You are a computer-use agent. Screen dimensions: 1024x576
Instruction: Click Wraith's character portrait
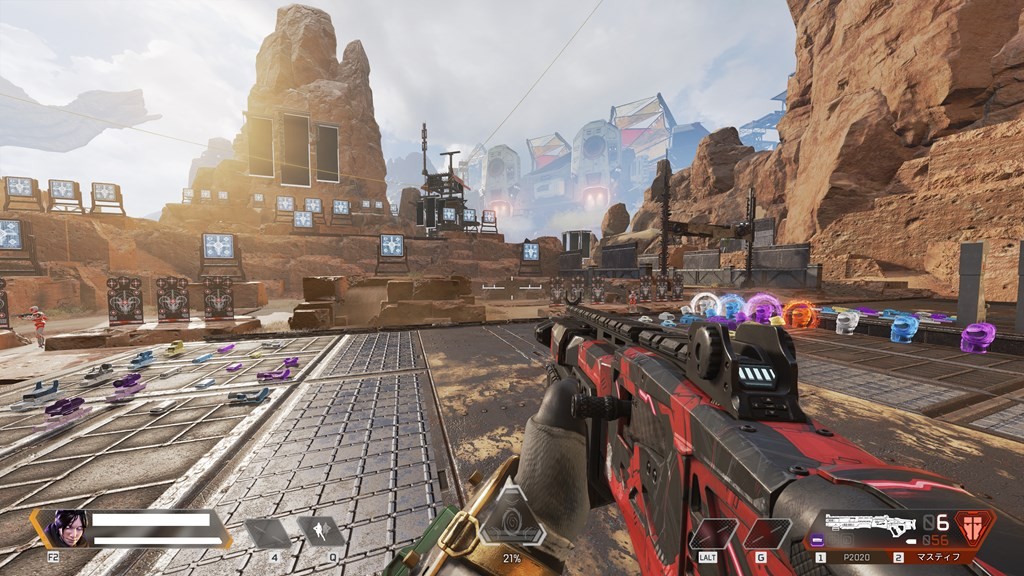point(67,527)
